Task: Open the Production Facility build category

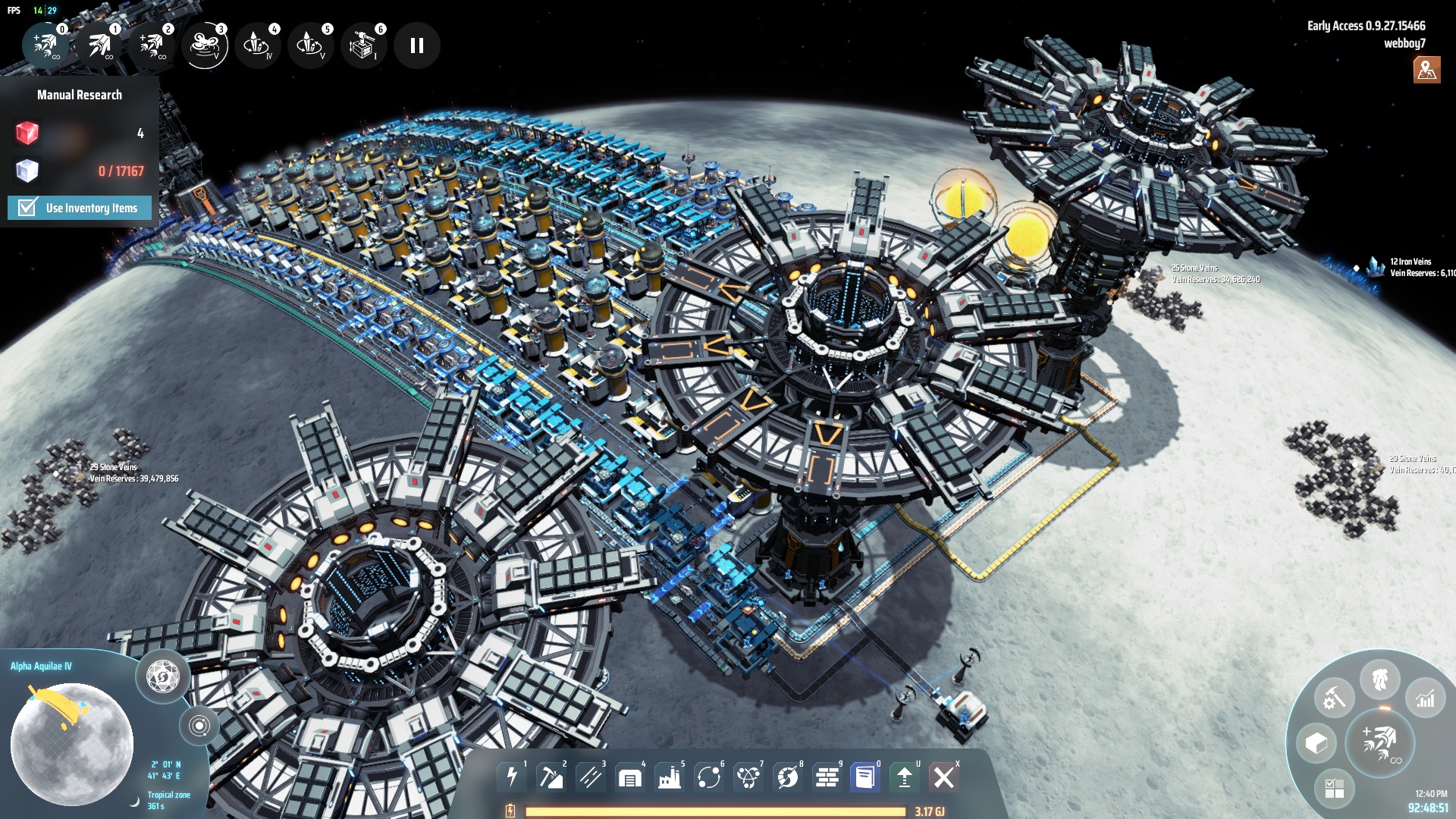Action: (x=670, y=778)
